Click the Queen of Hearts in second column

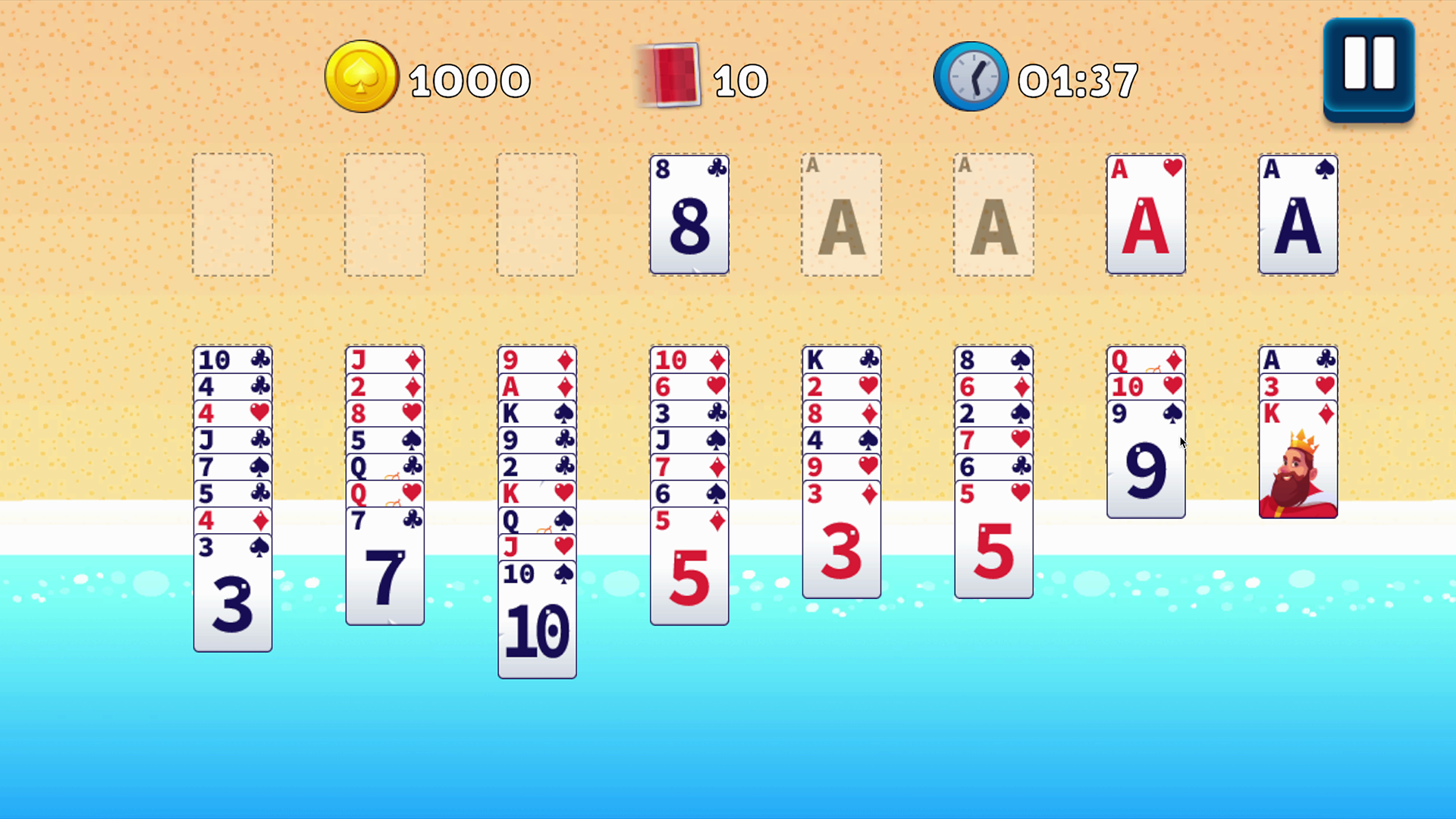[384, 494]
